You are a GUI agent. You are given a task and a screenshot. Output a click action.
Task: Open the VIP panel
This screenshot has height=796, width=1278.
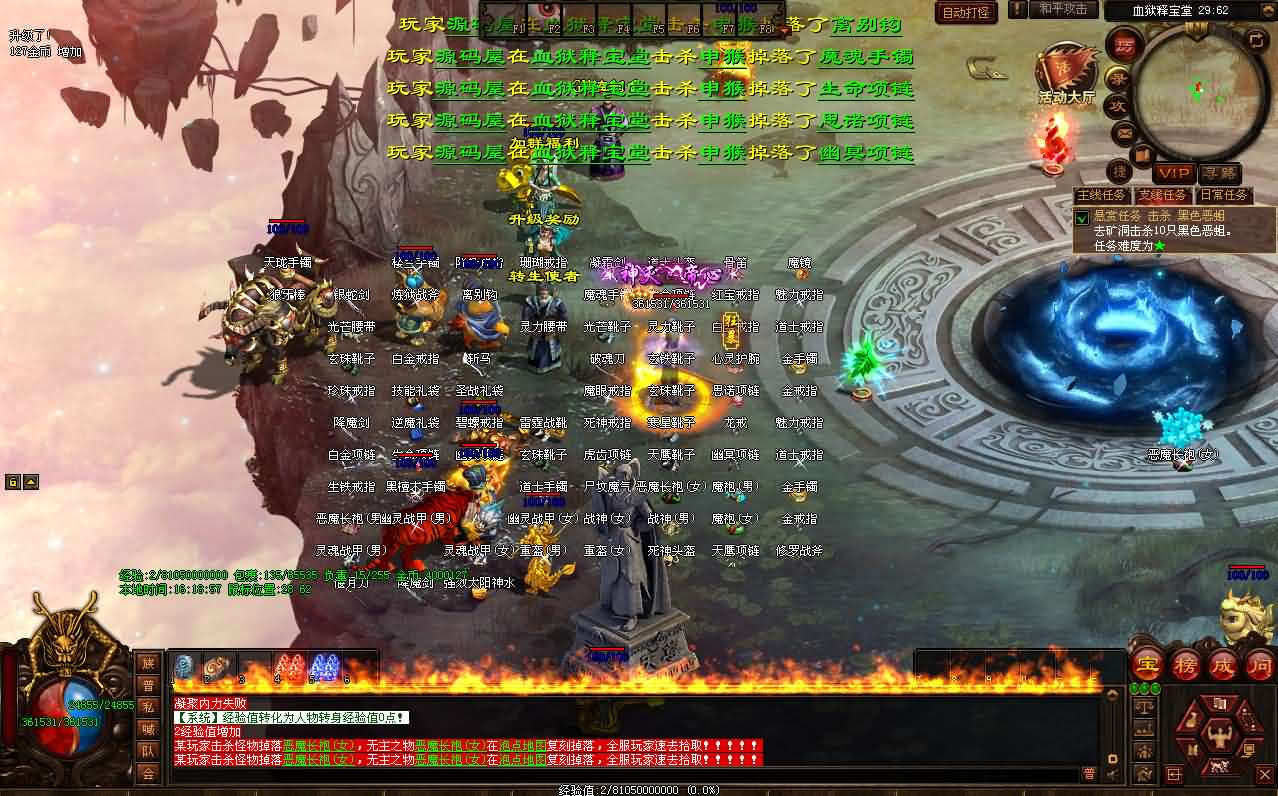click(x=1174, y=173)
